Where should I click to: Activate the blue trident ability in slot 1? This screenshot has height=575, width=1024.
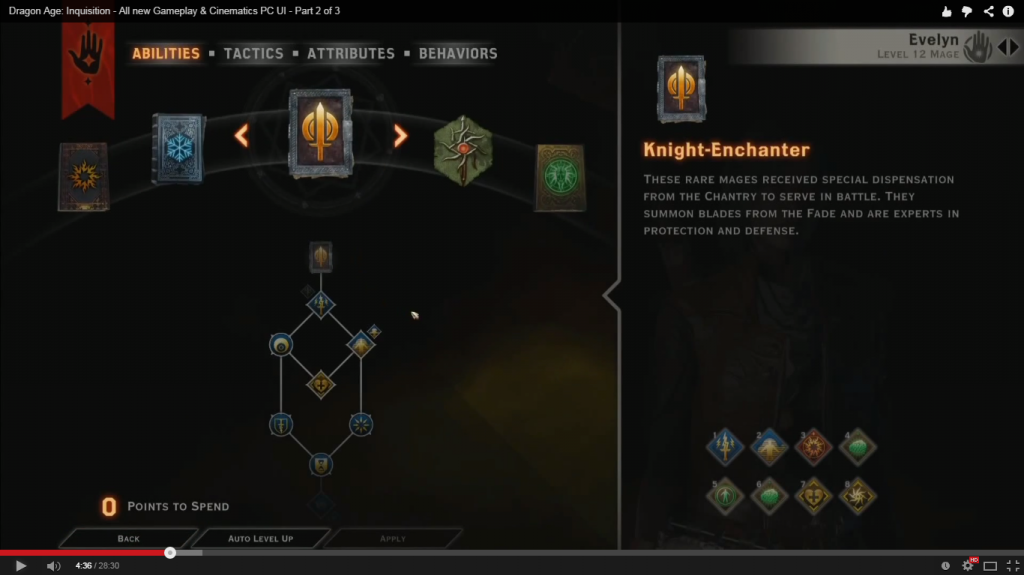724,447
